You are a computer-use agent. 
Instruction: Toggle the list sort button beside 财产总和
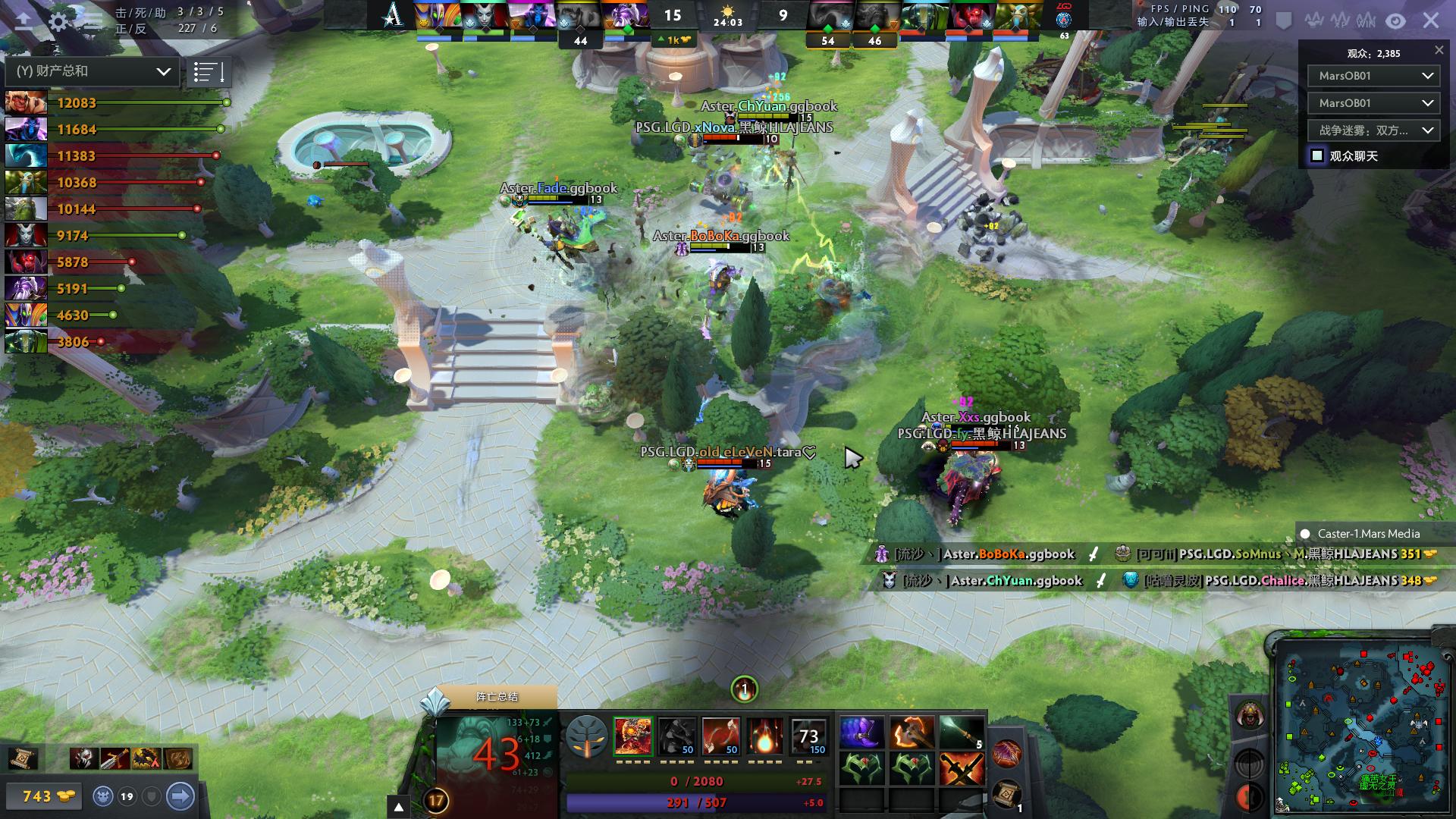208,72
